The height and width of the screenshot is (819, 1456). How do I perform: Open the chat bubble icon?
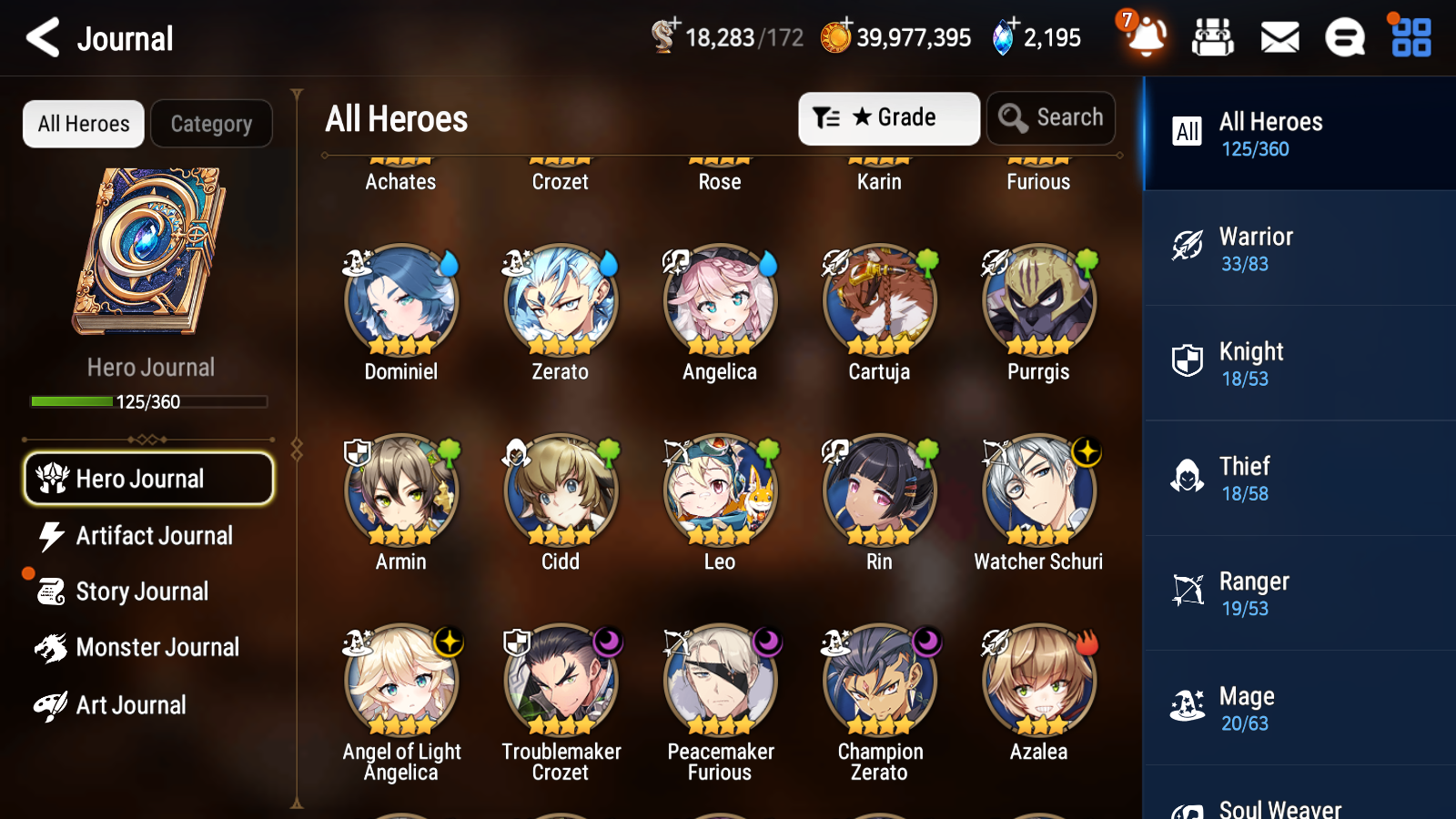tap(1344, 38)
